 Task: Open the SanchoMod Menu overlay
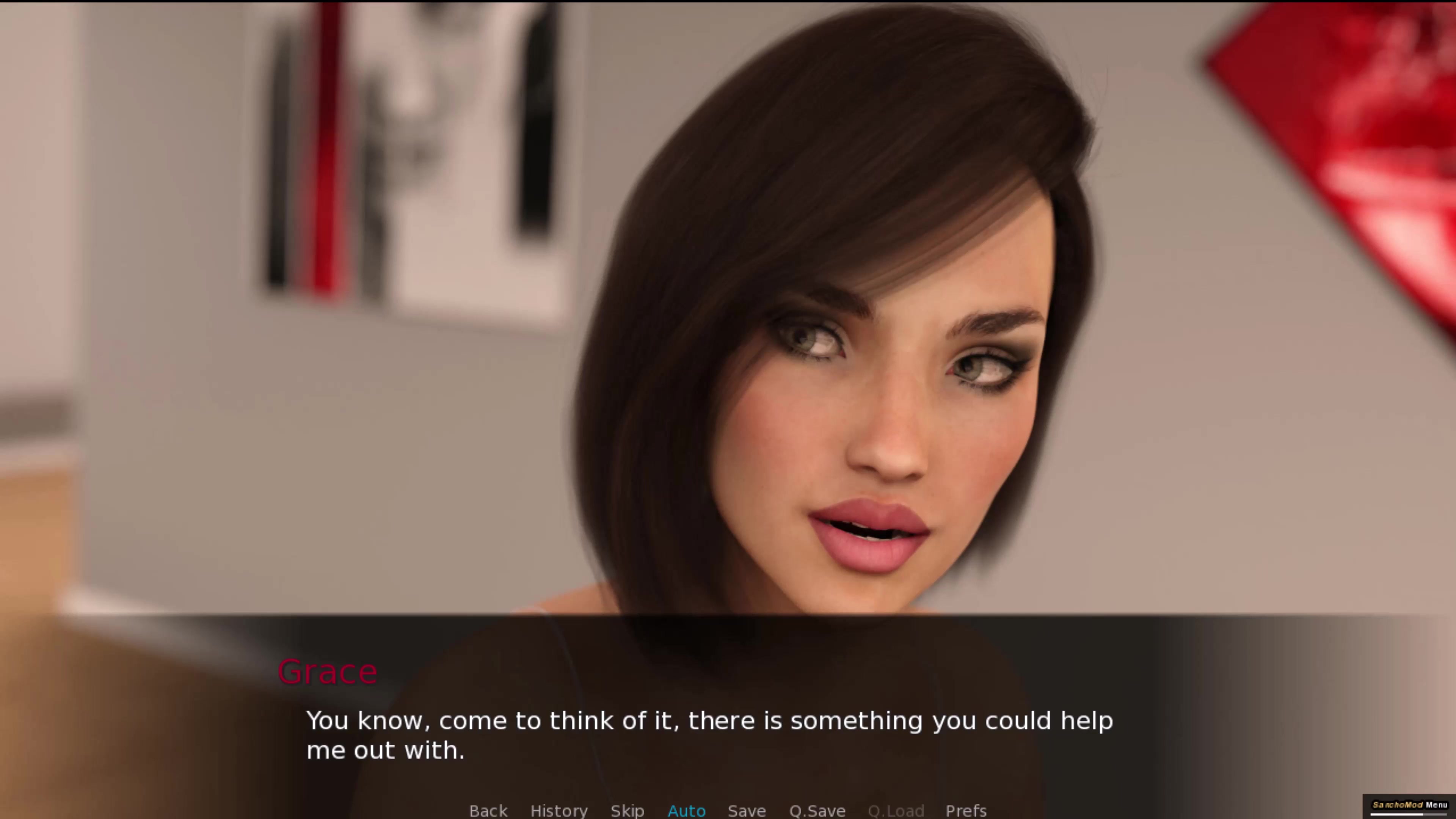point(1410,805)
